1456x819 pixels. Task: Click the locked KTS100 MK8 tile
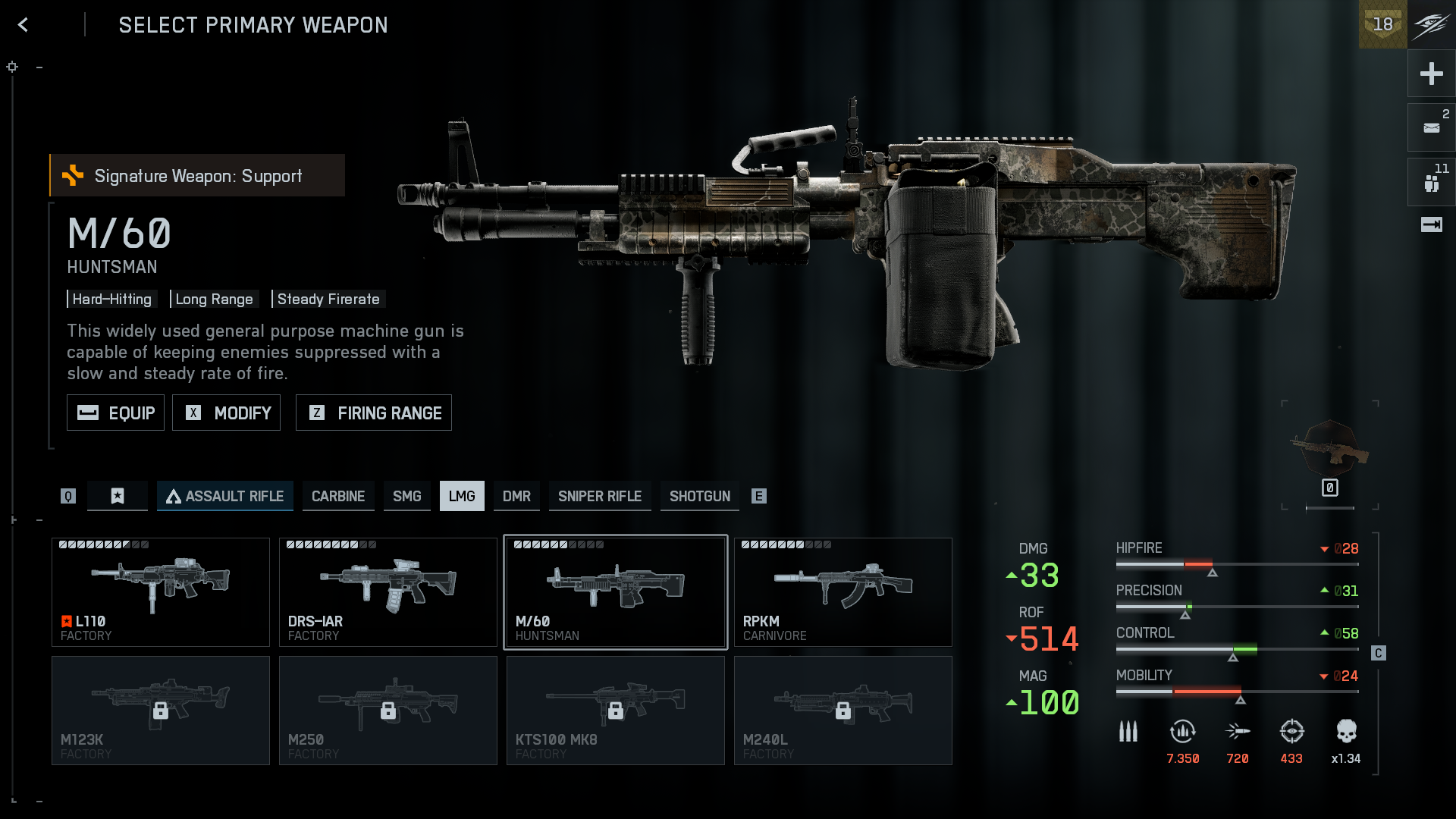(616, 711)
